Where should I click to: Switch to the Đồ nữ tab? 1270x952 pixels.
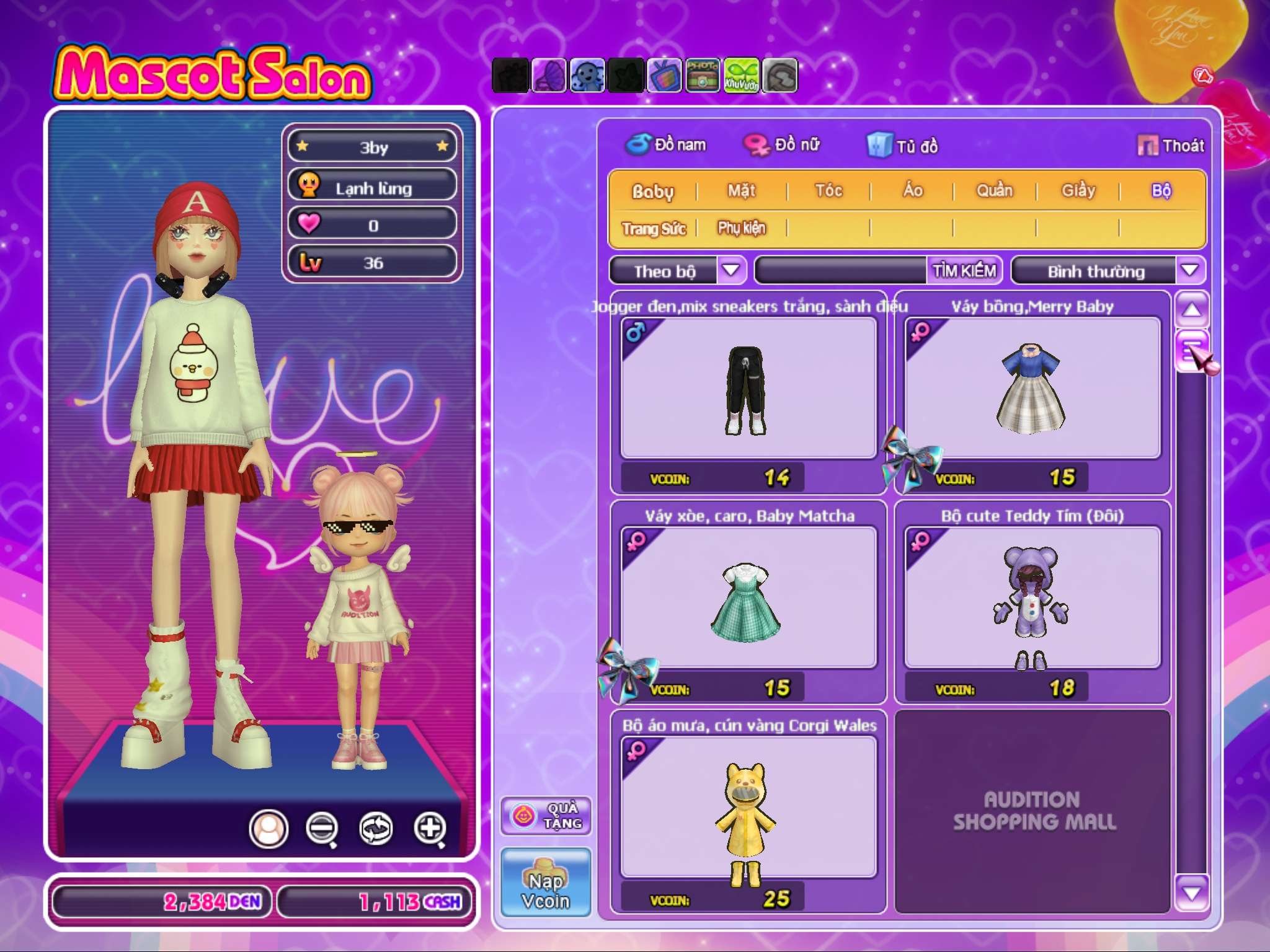pos(783,145)
